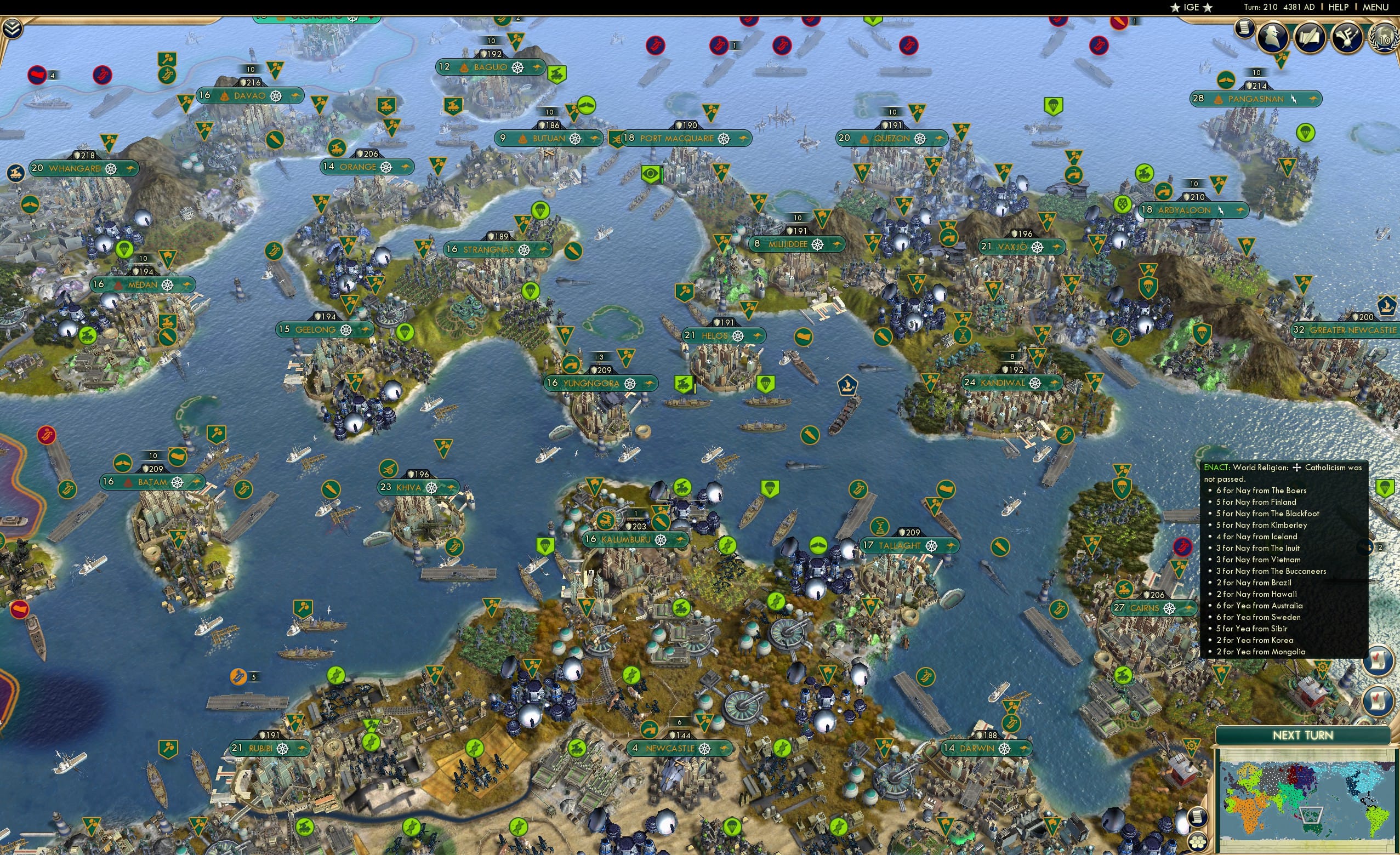This screenshot has height=855, width=1400.
Task: Click the ship wheel icon on Davao's banner
Action: point(277,96)
